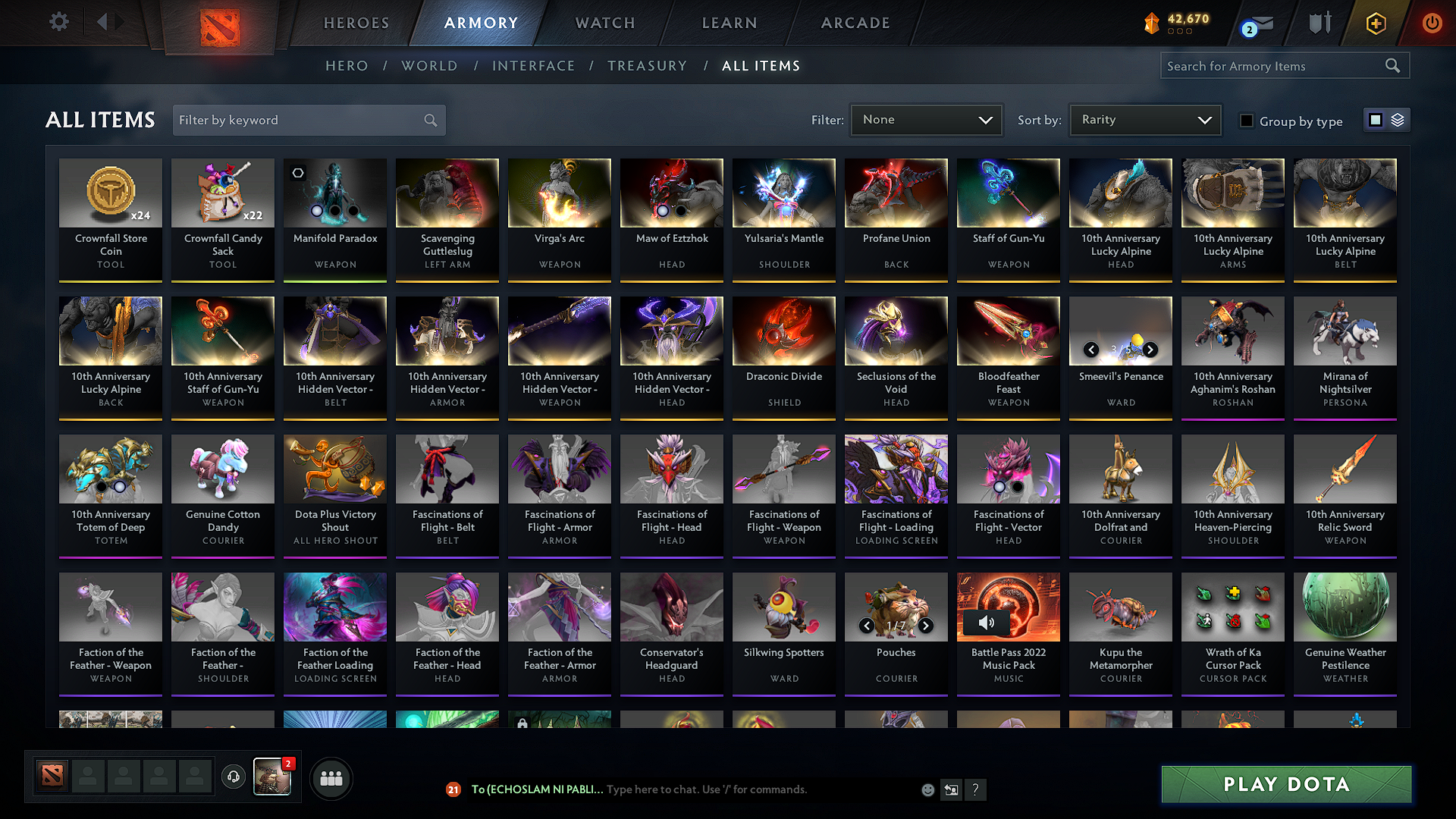Switch to the WATCH tab

click(604, 23)
